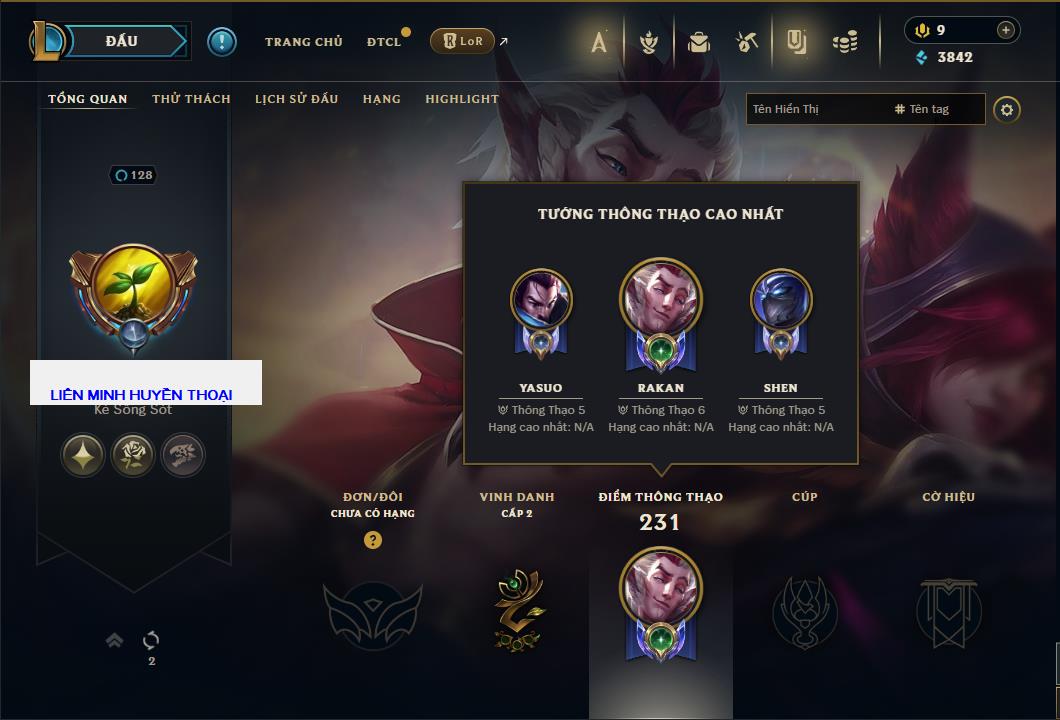Open profile settings gear icon
The image size is (1060, 720).
click(1007, 109)
